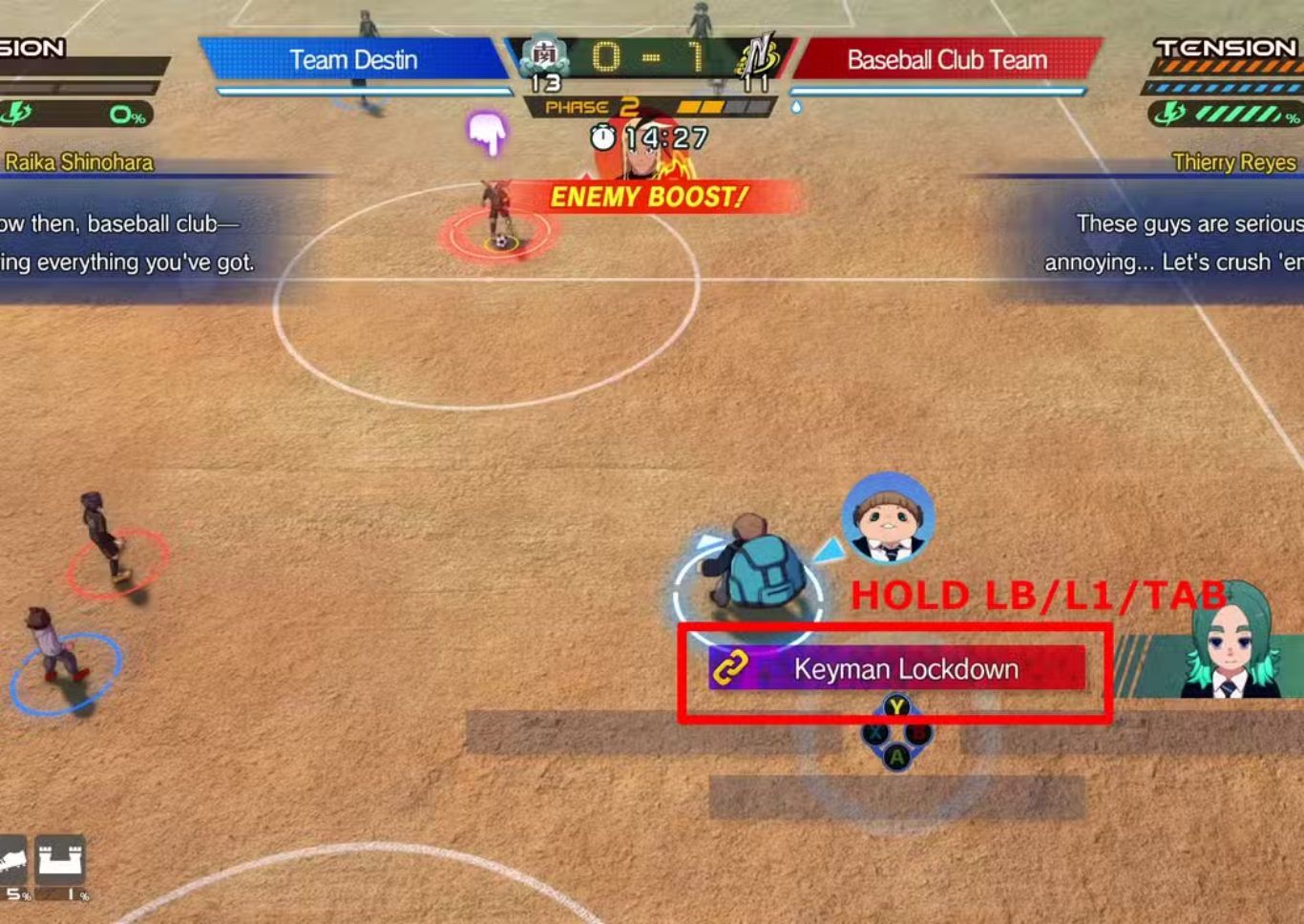Click the Baseball Club Team banner
Screen dimensions: 1304x924
(947, 59)
